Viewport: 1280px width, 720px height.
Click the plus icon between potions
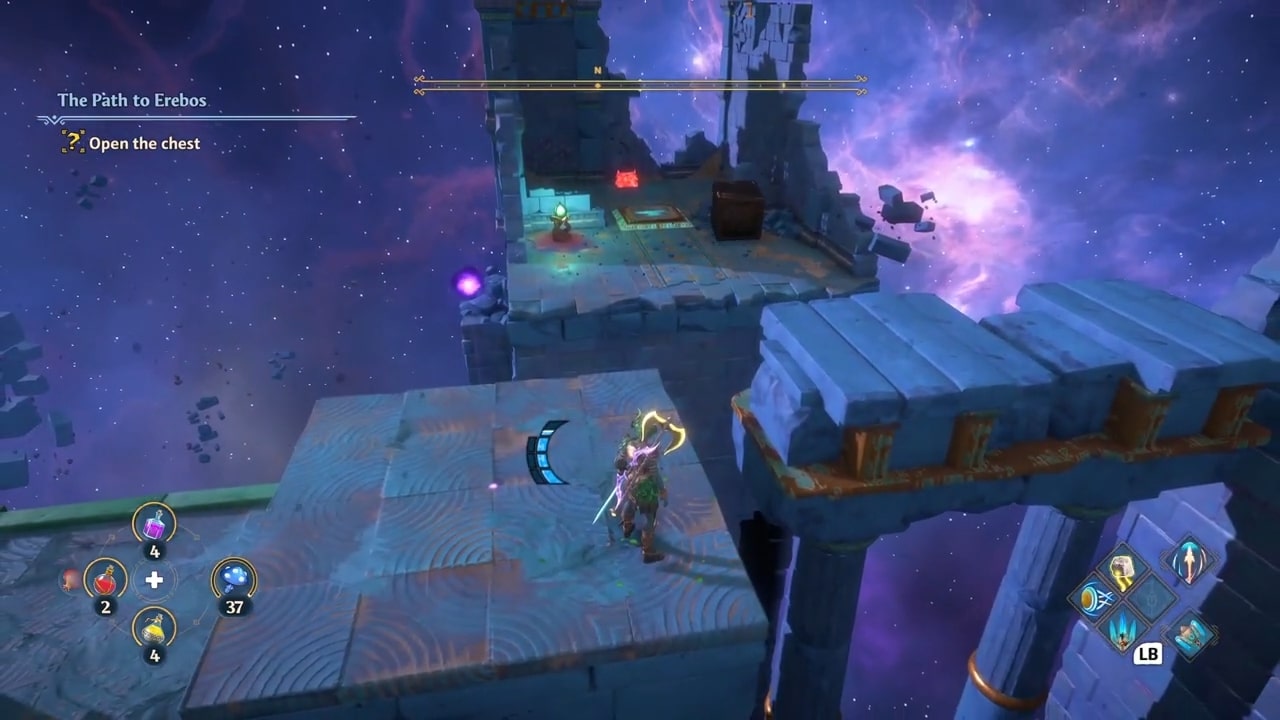coord(154,580)
